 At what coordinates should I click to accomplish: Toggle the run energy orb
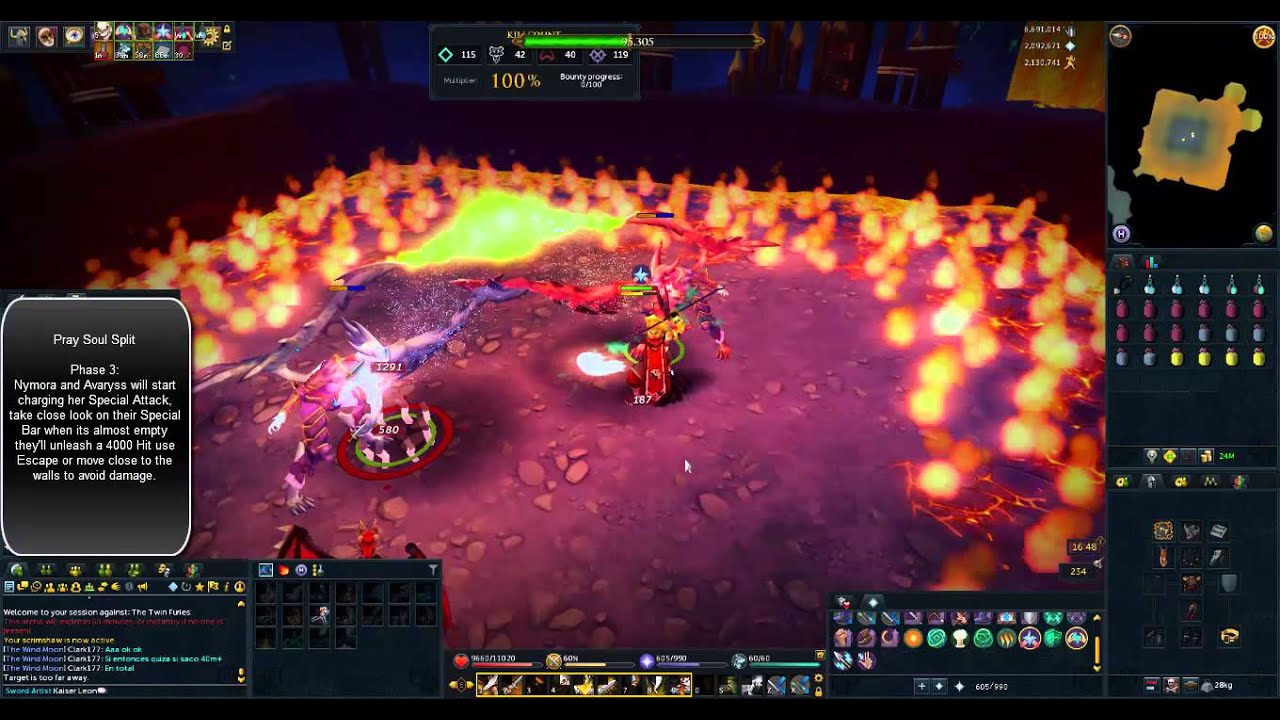1264,37
